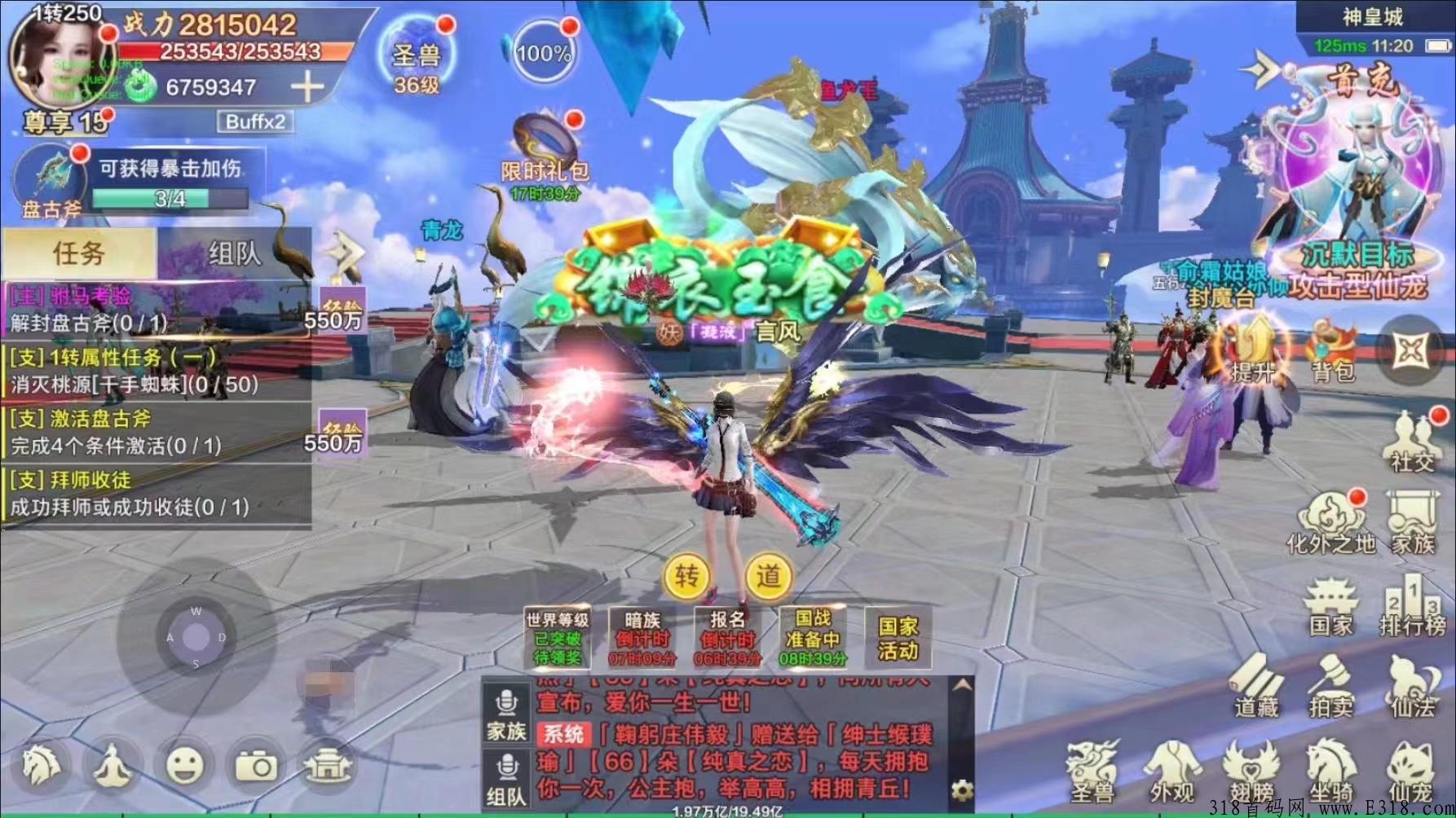This screenshot has width=1456, height=818.
Task: Open the 道藏 menu
Action: [x=1256, y=687]
